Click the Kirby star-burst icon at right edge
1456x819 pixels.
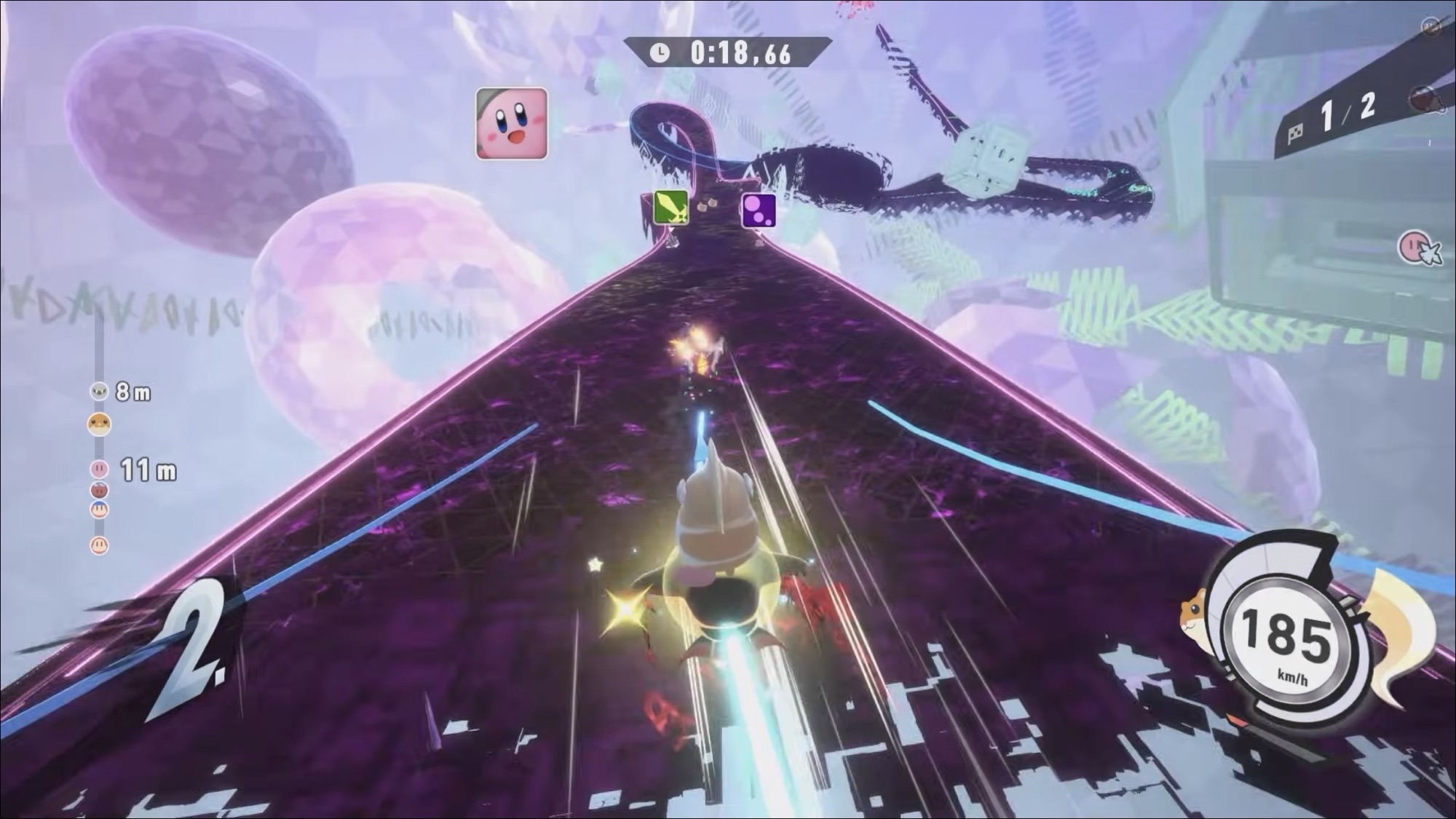[1418, 248]
